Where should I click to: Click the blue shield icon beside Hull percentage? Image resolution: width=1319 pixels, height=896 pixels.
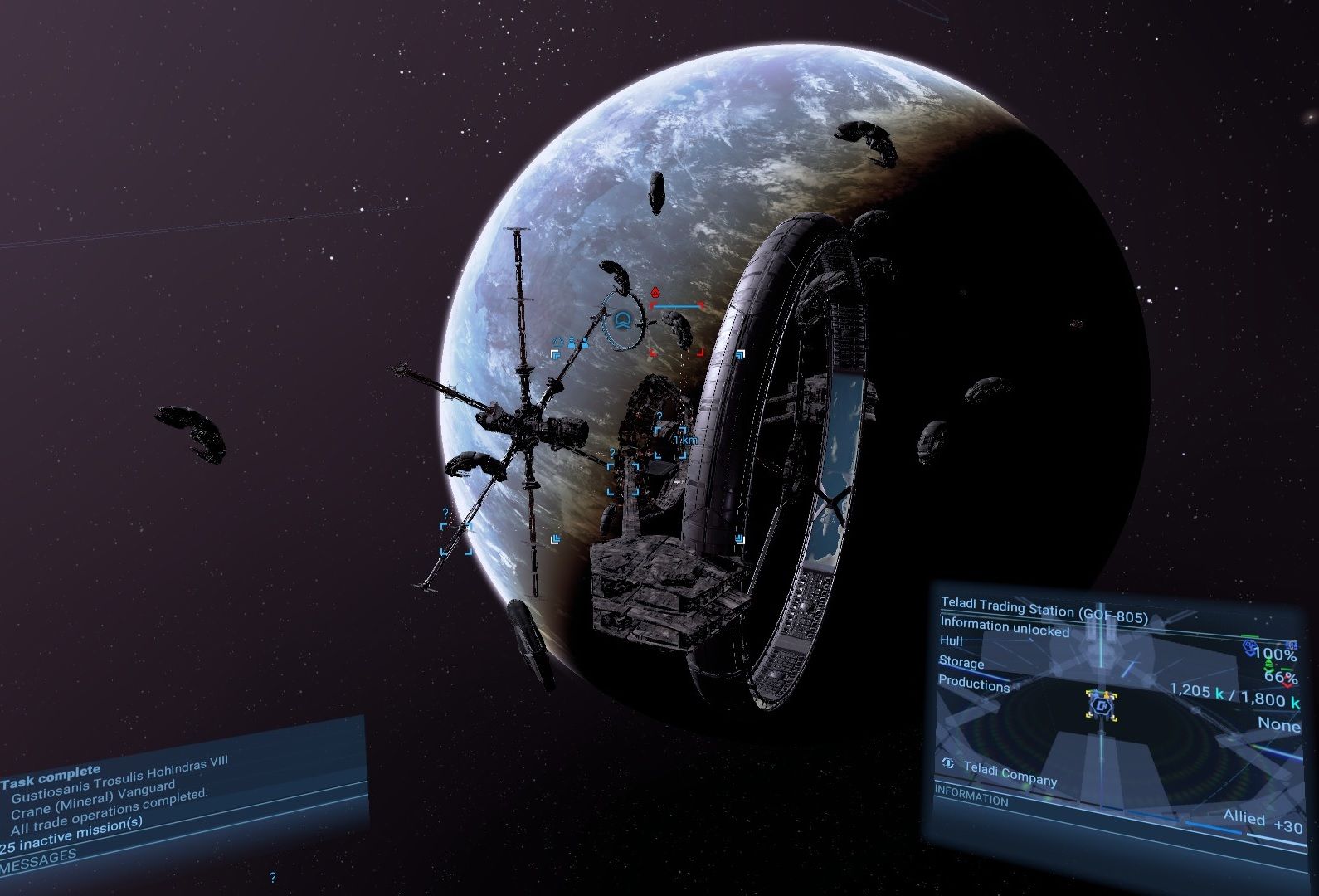point(1250,649)
